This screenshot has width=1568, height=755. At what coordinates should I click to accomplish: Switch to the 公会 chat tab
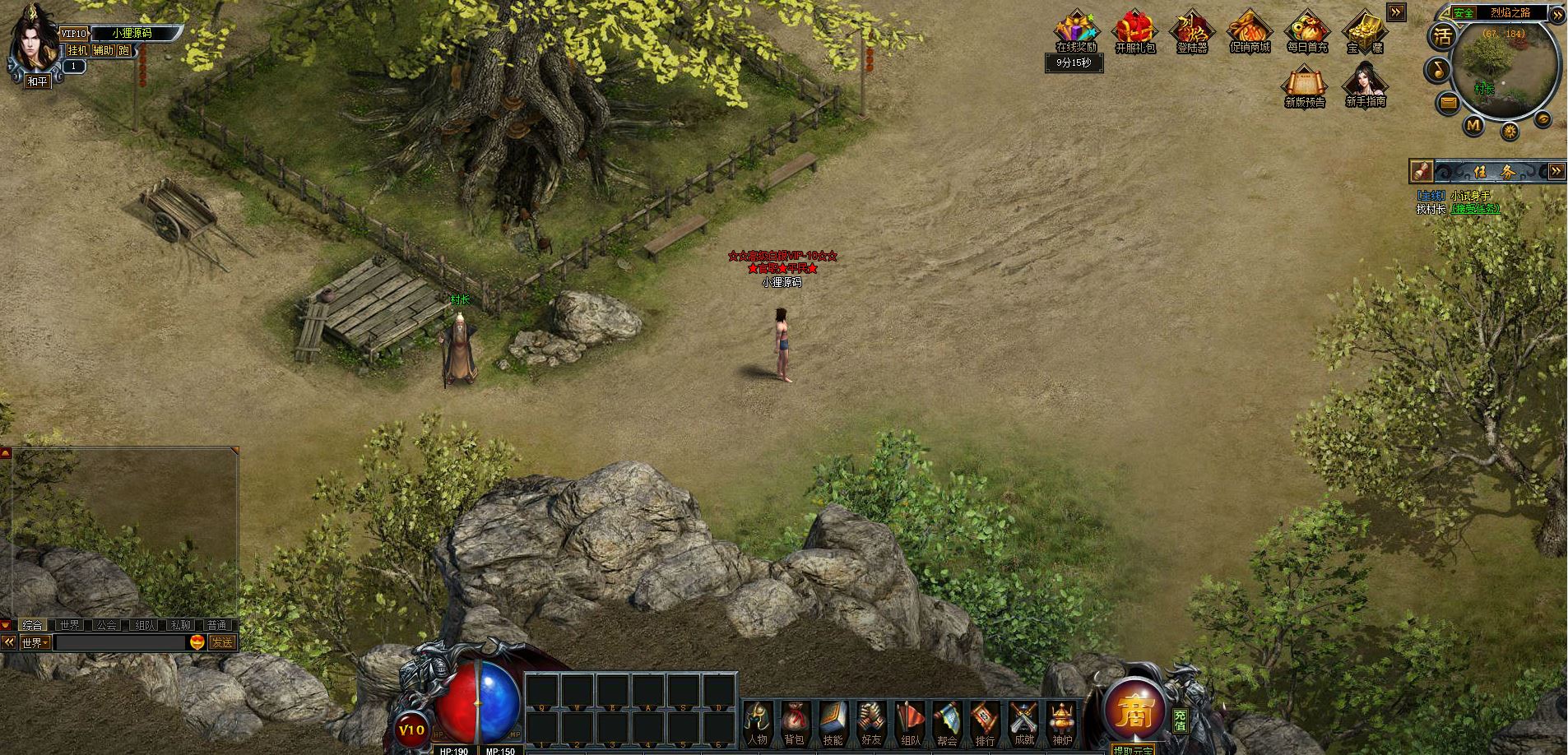[x=106, y=625]
